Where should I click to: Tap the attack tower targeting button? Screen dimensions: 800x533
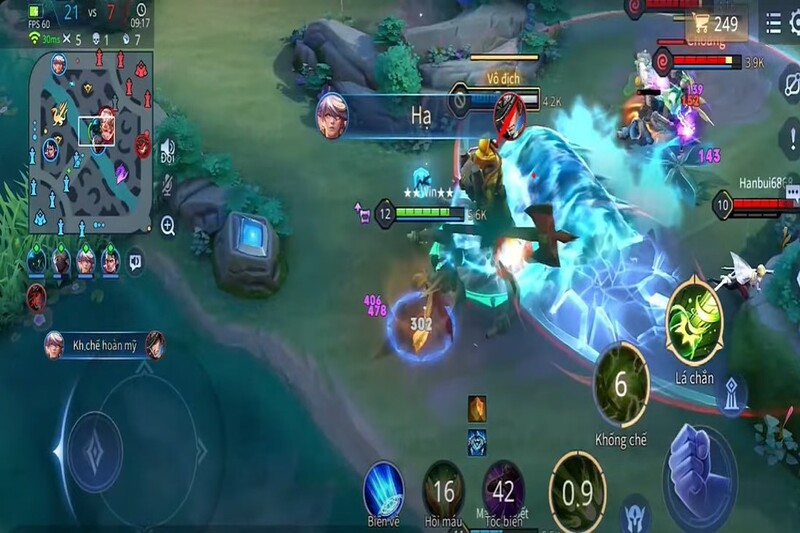coord(735,394)
